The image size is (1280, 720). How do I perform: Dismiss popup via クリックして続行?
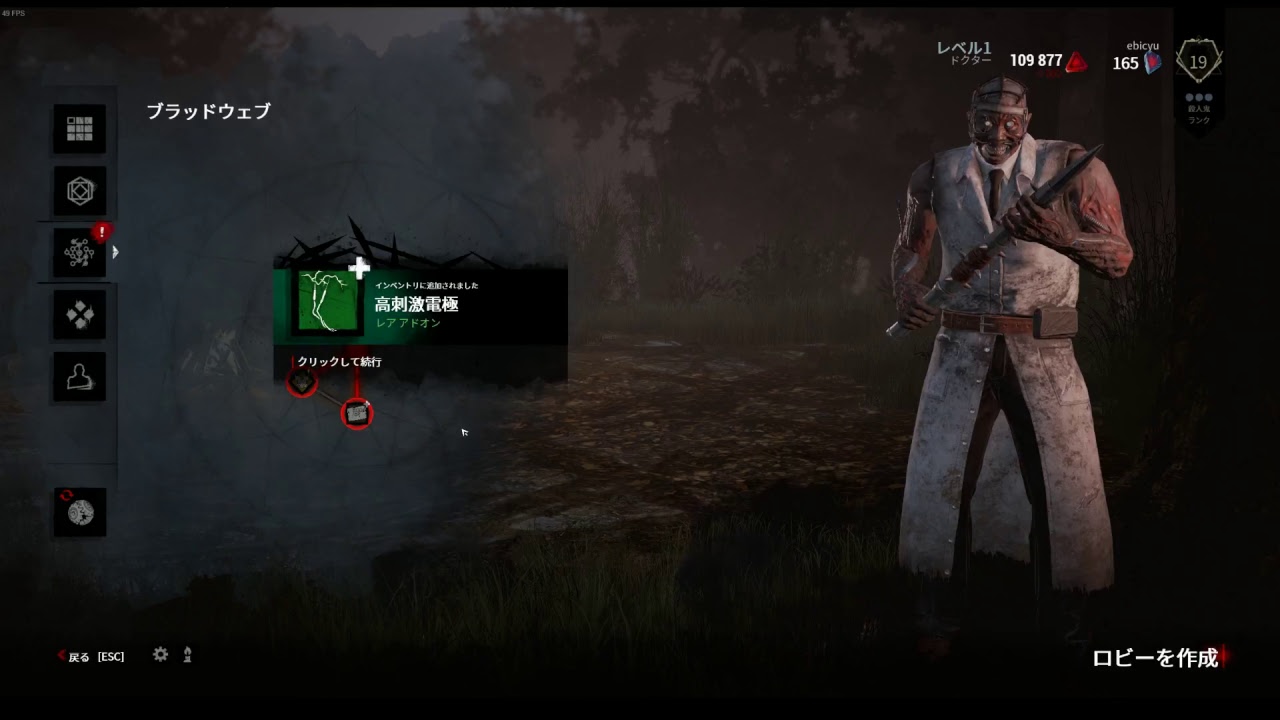[339, 362]
